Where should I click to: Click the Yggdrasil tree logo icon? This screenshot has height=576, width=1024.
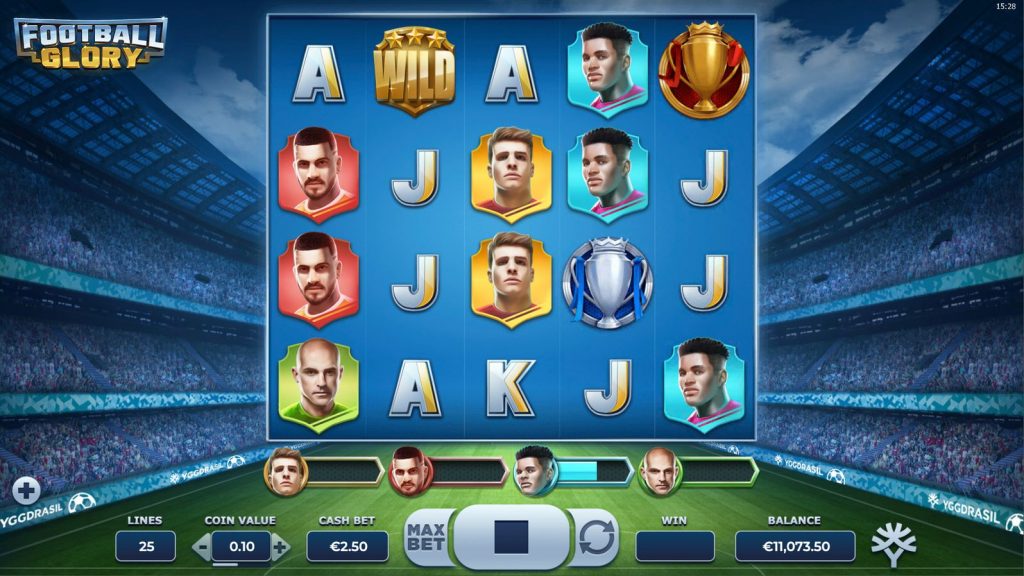pos(892,544)
